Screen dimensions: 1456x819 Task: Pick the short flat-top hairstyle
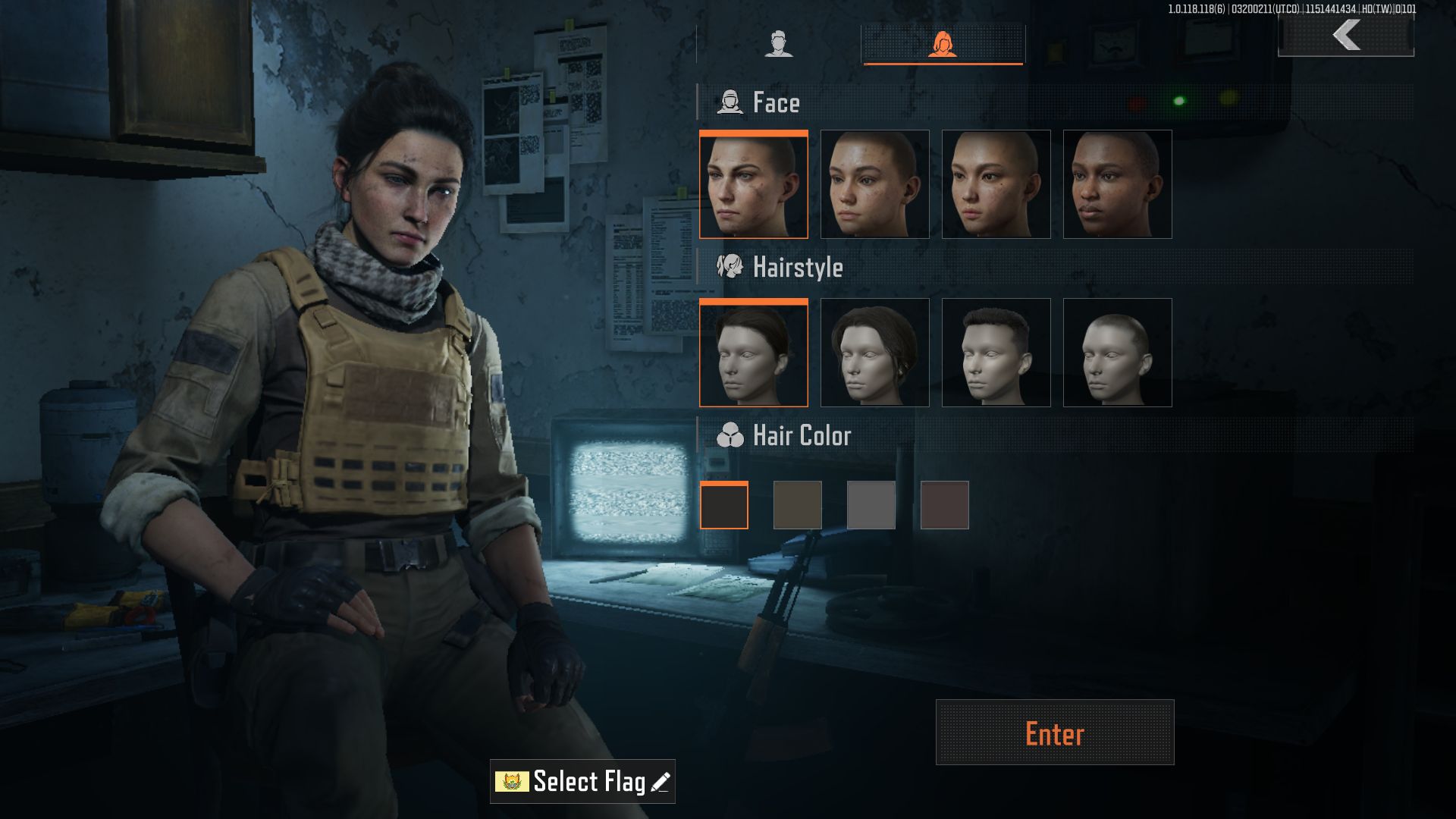(x=996, y=353)
